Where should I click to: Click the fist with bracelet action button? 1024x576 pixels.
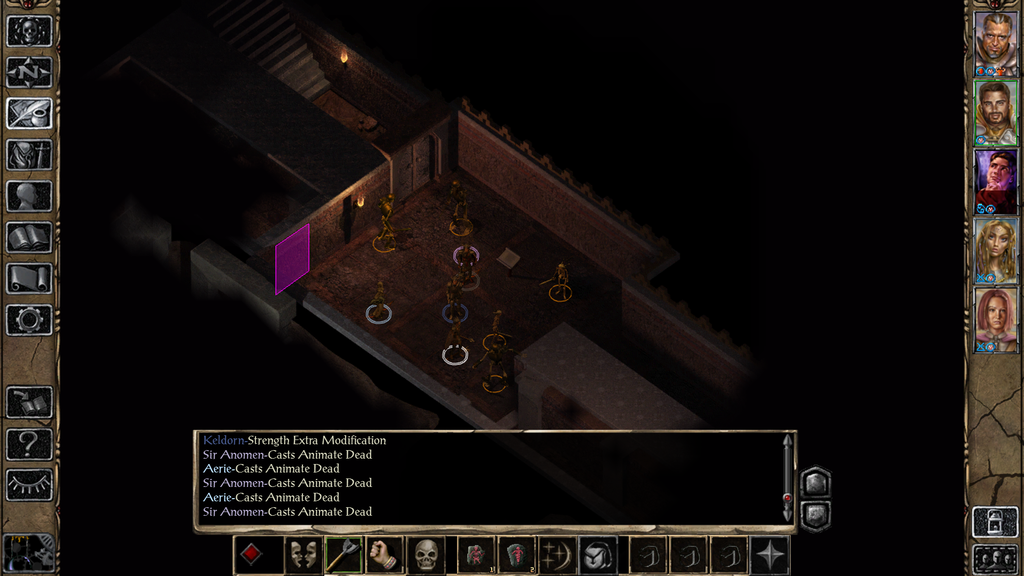pyautogui.click(x=384, y=555)
